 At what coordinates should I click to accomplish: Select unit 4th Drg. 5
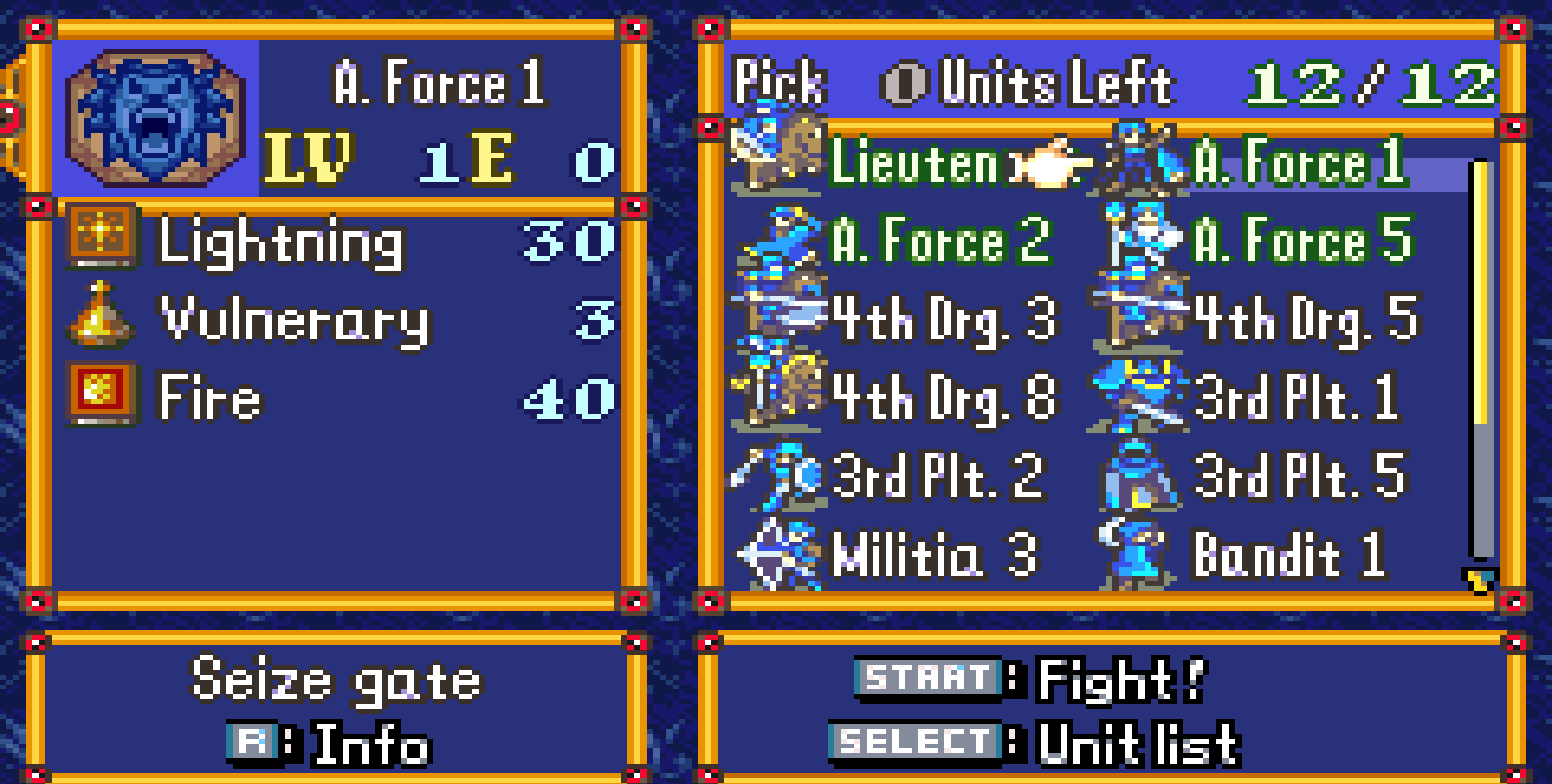1305,318
